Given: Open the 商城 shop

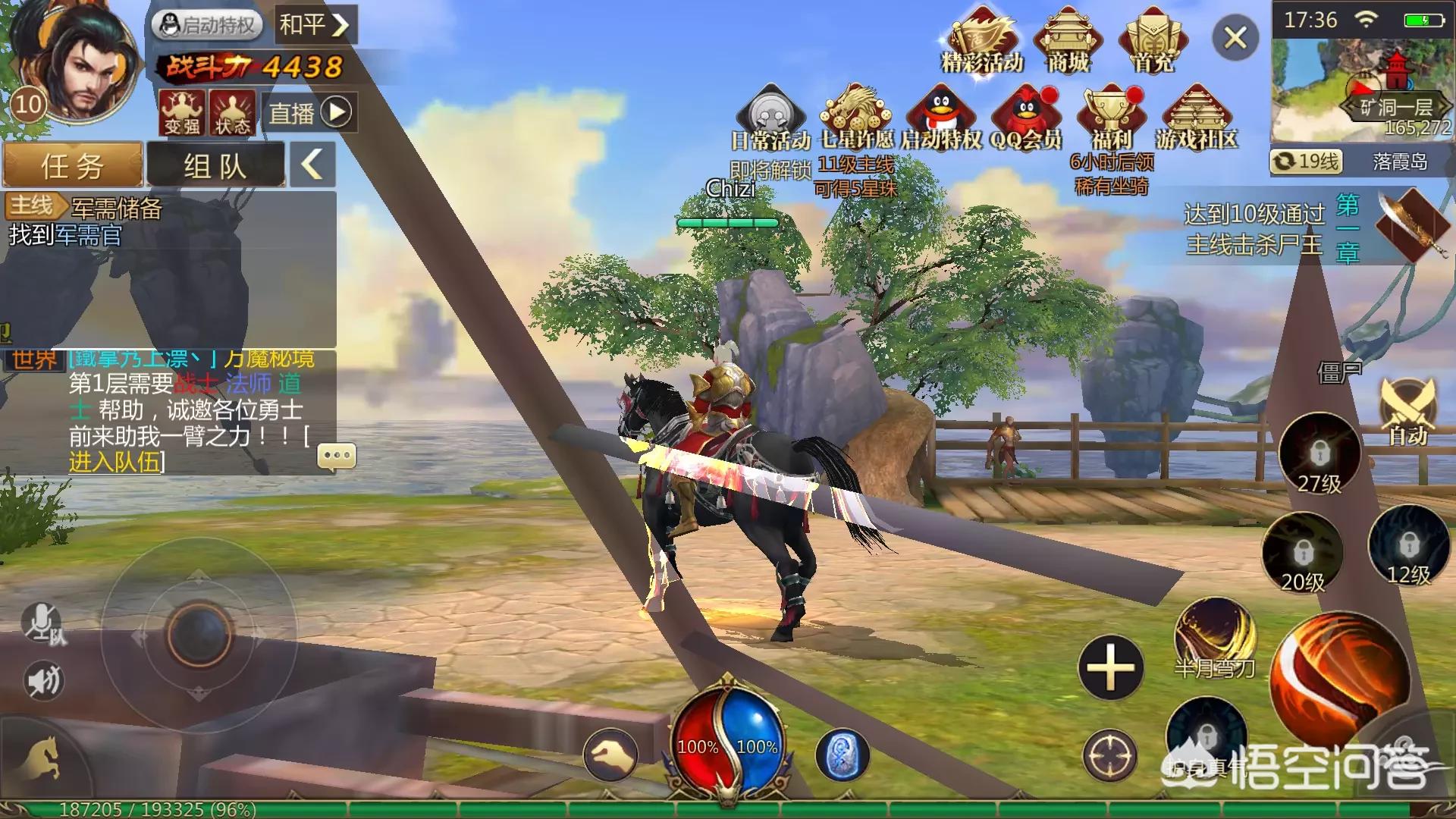Looking at the screenshot, I should tap(1068, 42).
